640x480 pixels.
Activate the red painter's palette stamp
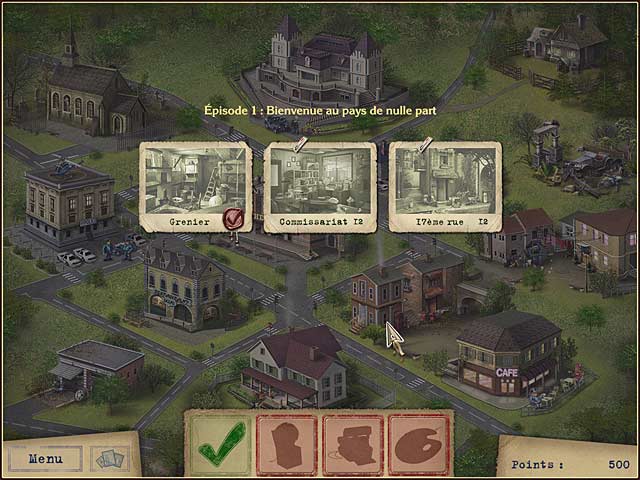pyautogui.click(x=419, y=444)
